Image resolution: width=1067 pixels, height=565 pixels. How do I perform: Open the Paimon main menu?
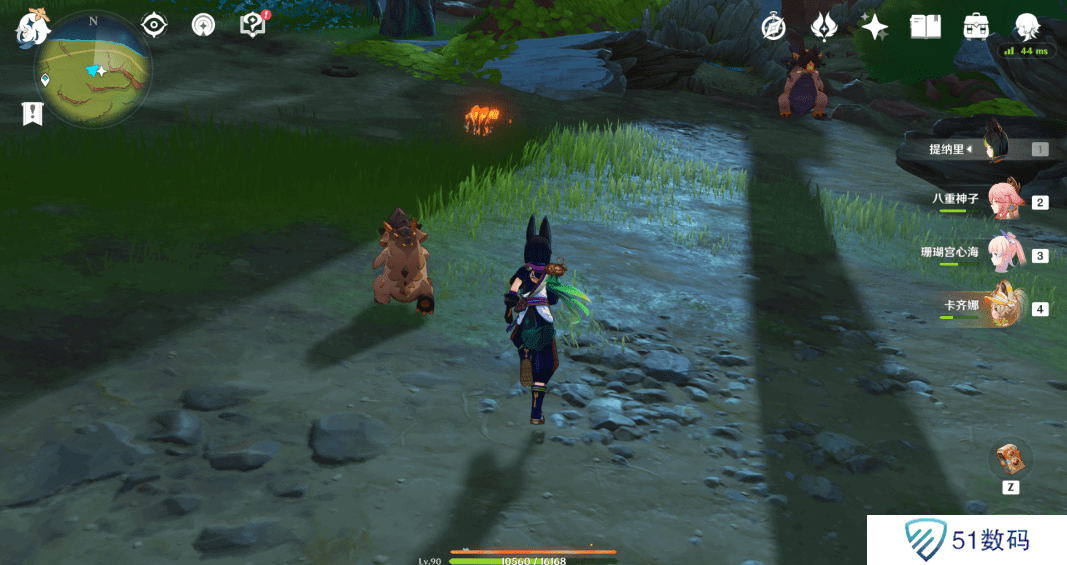pos(31,27)
